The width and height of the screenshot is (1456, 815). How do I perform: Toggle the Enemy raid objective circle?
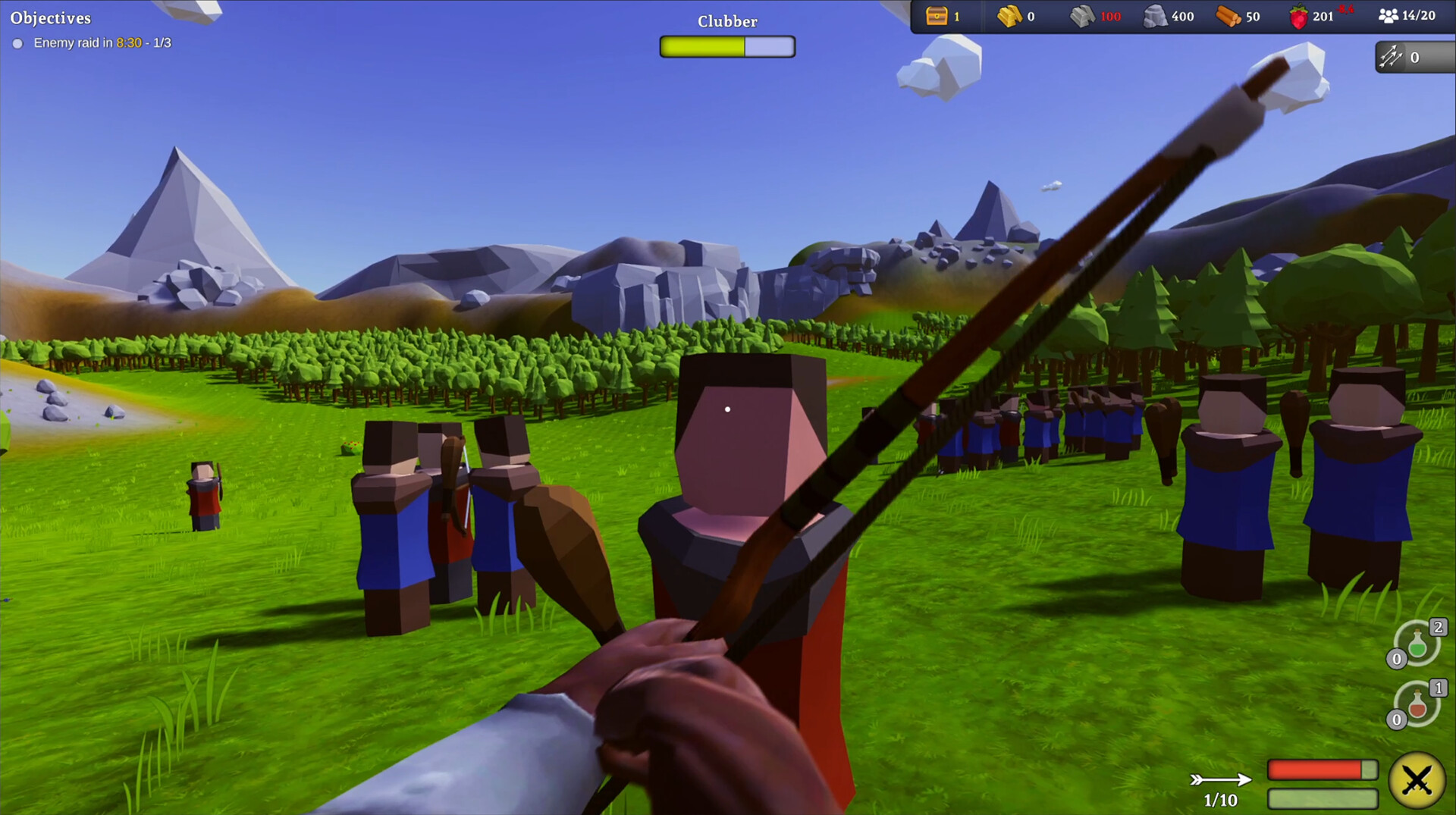click(x=17, y=43)
